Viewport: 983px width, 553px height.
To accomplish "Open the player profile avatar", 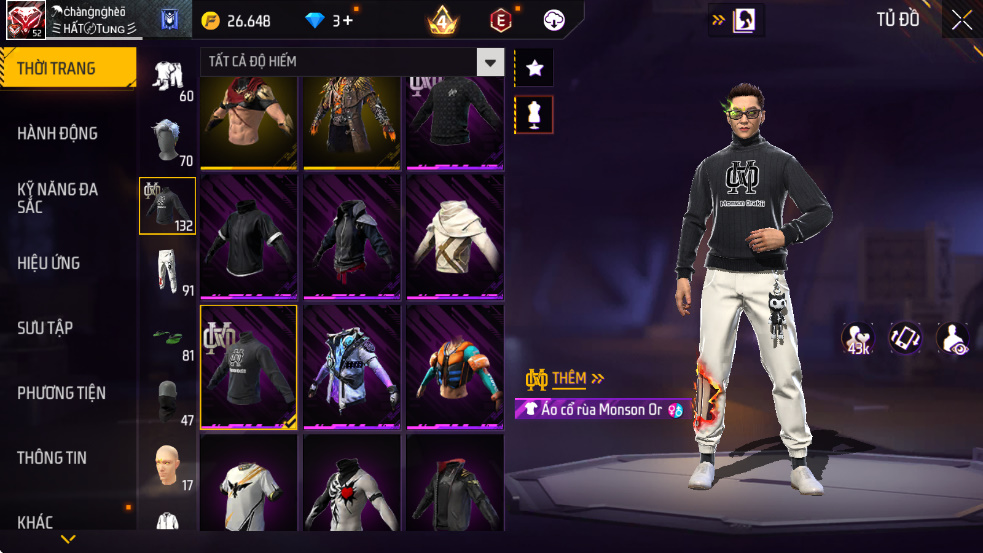I will pyautogui.click(x=25, y=21).
